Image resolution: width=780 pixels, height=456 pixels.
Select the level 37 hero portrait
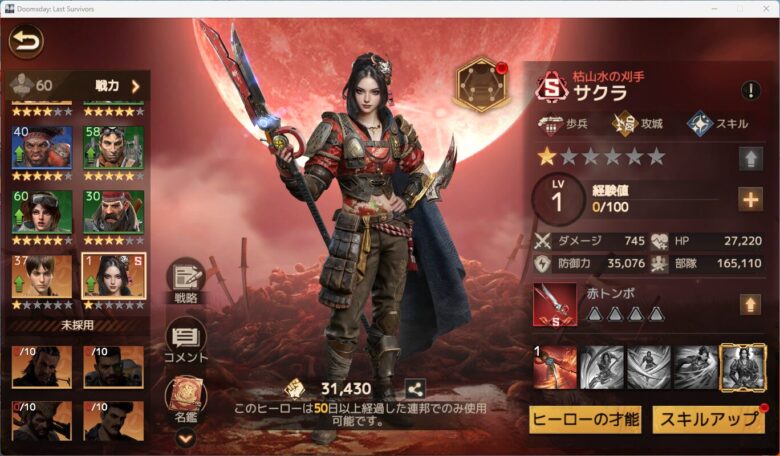point(41,277)
